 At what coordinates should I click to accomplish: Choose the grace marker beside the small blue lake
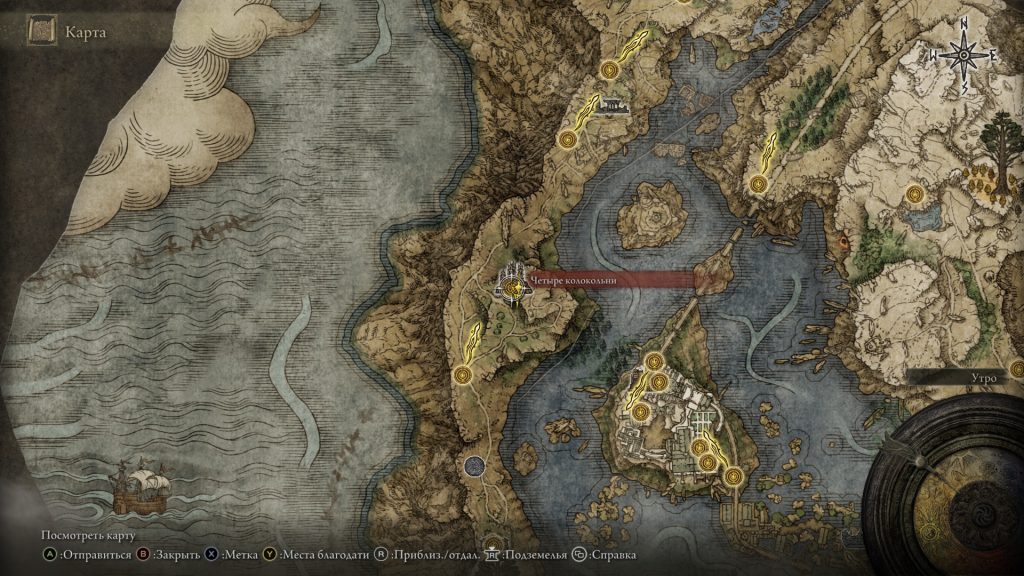[x=914, y=196]
